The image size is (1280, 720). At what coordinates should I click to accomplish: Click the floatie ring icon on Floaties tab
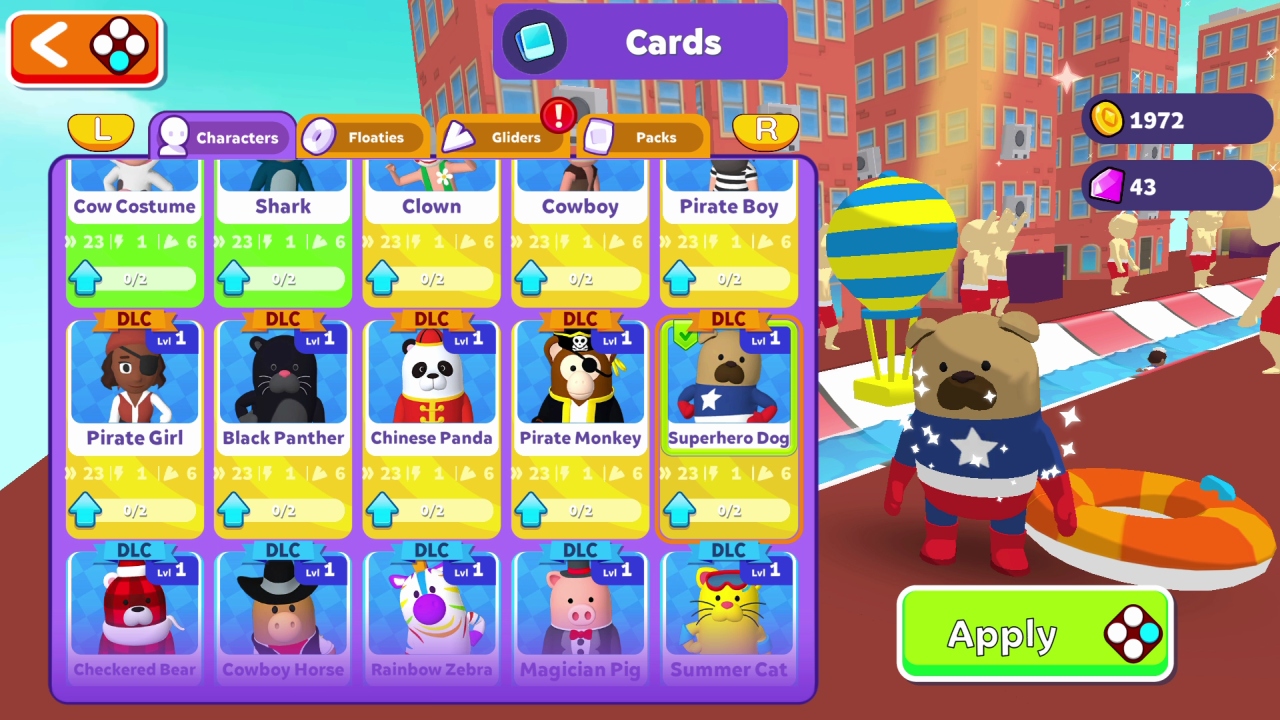pos(320,134)
